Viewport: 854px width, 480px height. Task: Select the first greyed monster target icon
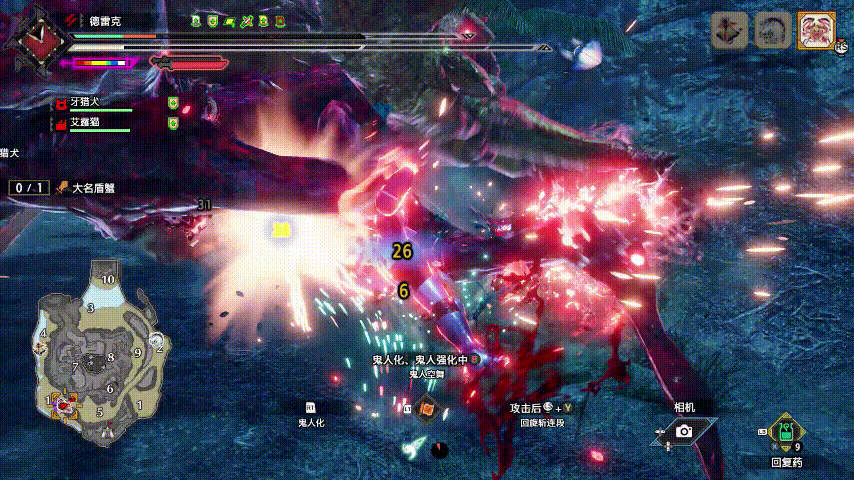[730, 32]
